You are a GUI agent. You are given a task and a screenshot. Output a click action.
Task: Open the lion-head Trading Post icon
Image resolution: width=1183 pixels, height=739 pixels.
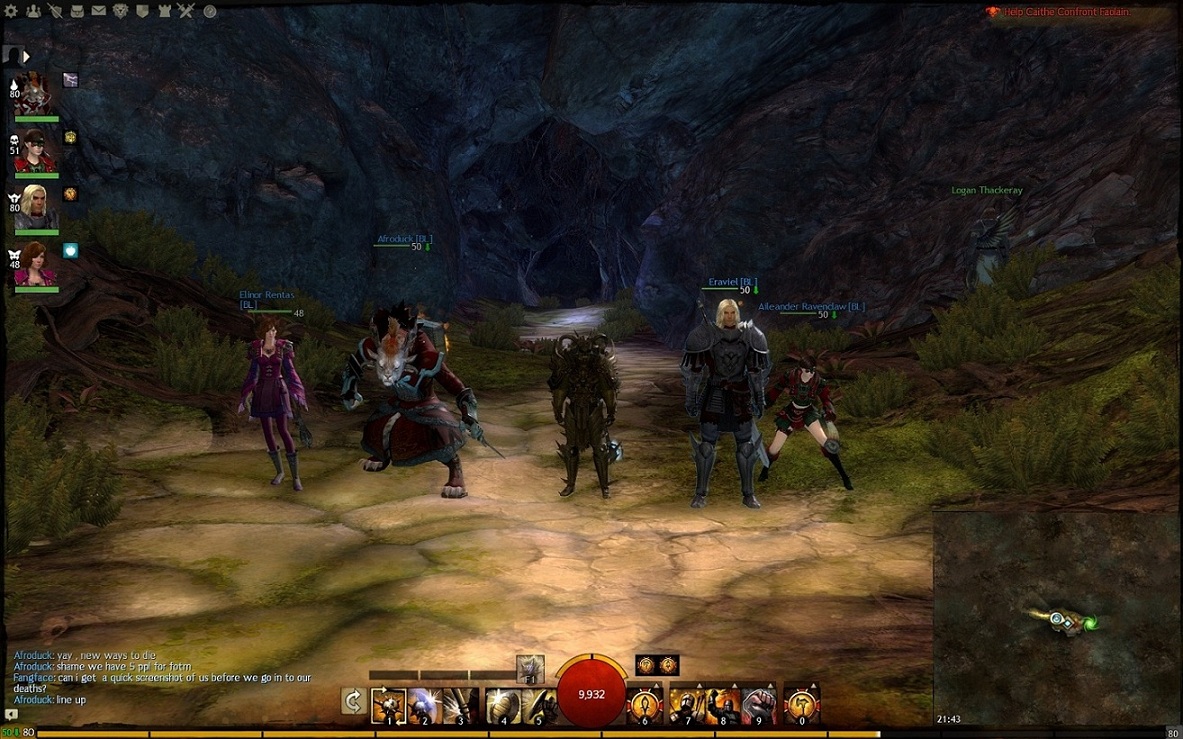click(120, 11)
